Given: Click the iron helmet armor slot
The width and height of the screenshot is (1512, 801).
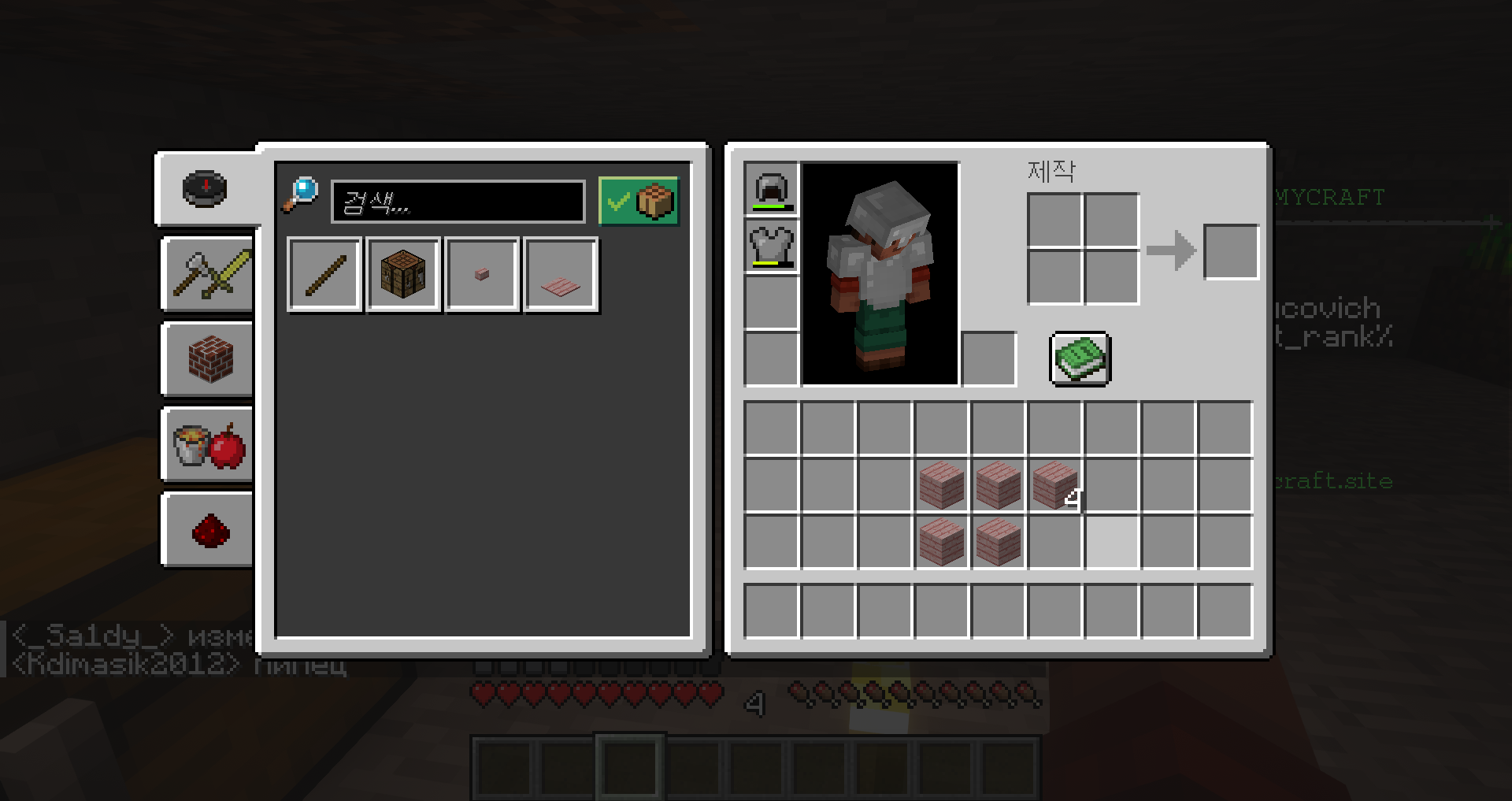Looking at the screenshot, I should [772, 190].
